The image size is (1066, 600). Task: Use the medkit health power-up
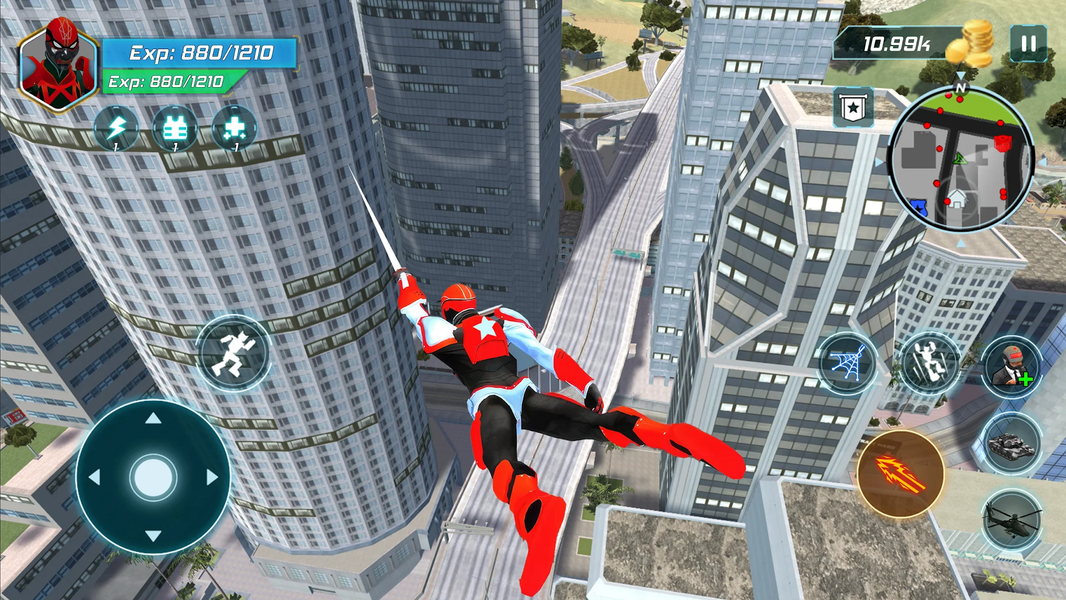coord(235,128)
